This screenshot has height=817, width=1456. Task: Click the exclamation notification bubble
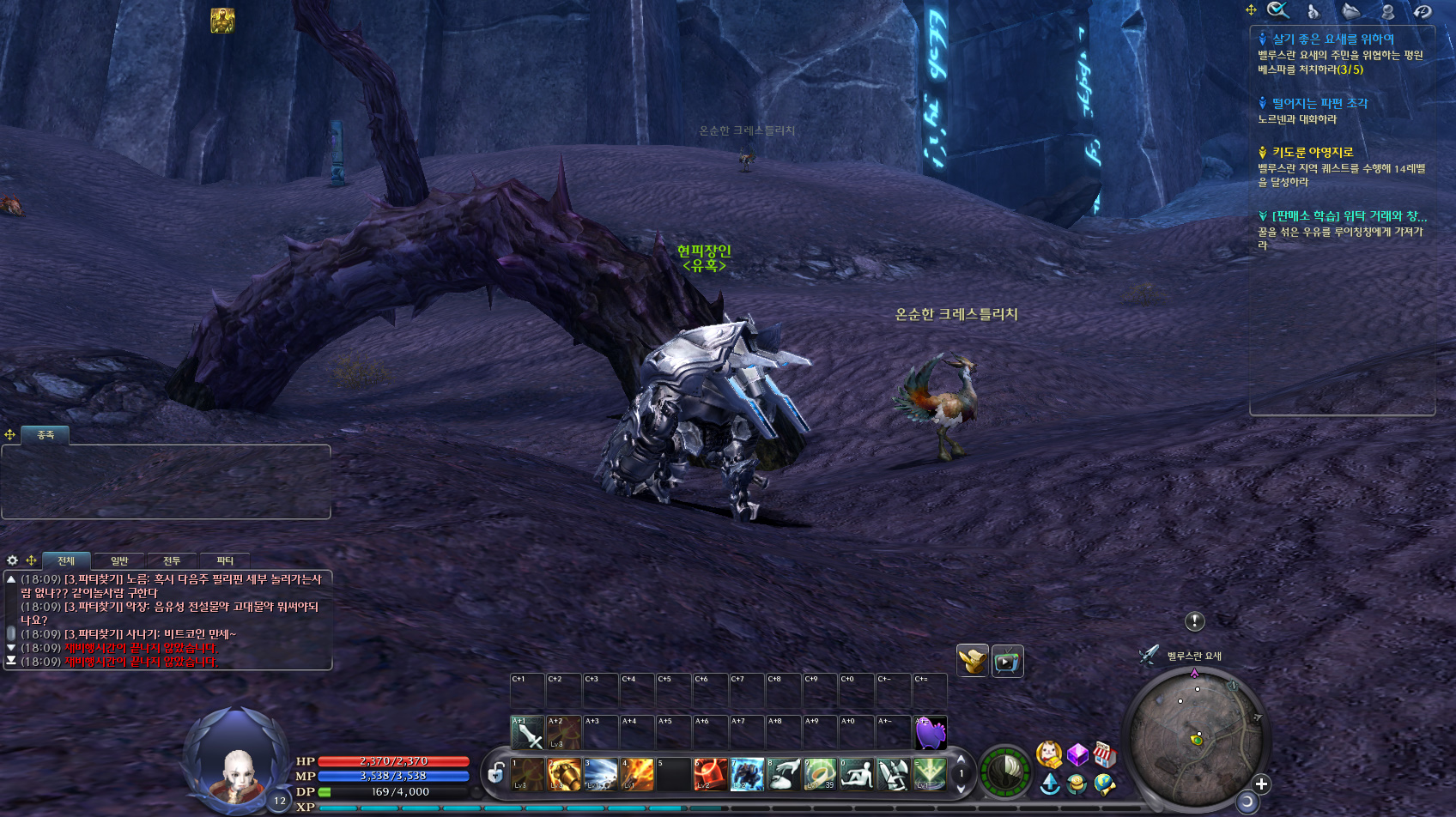(1195, 621)
